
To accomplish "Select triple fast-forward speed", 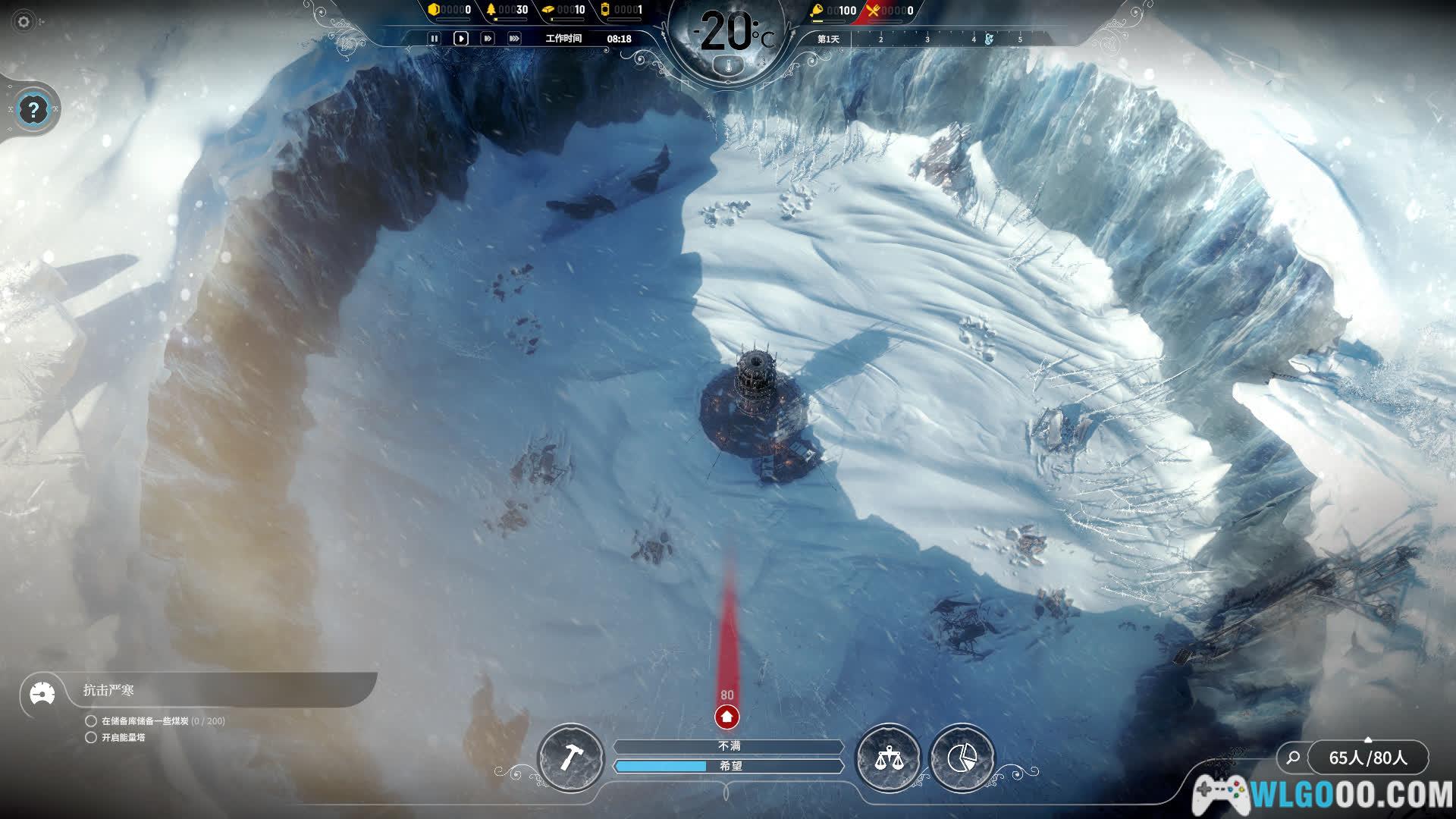I will 514,39.
